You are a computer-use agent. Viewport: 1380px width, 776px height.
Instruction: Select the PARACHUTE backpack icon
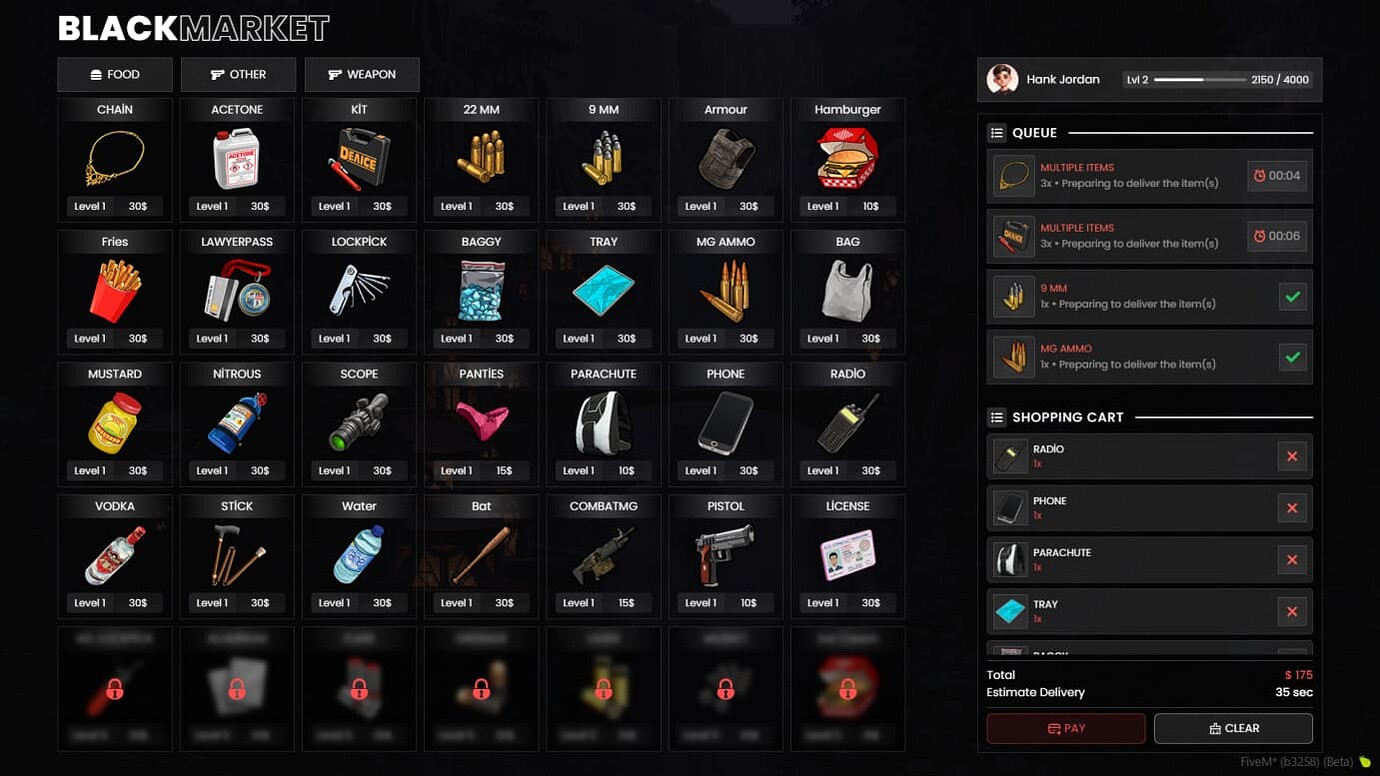(602, 421)
